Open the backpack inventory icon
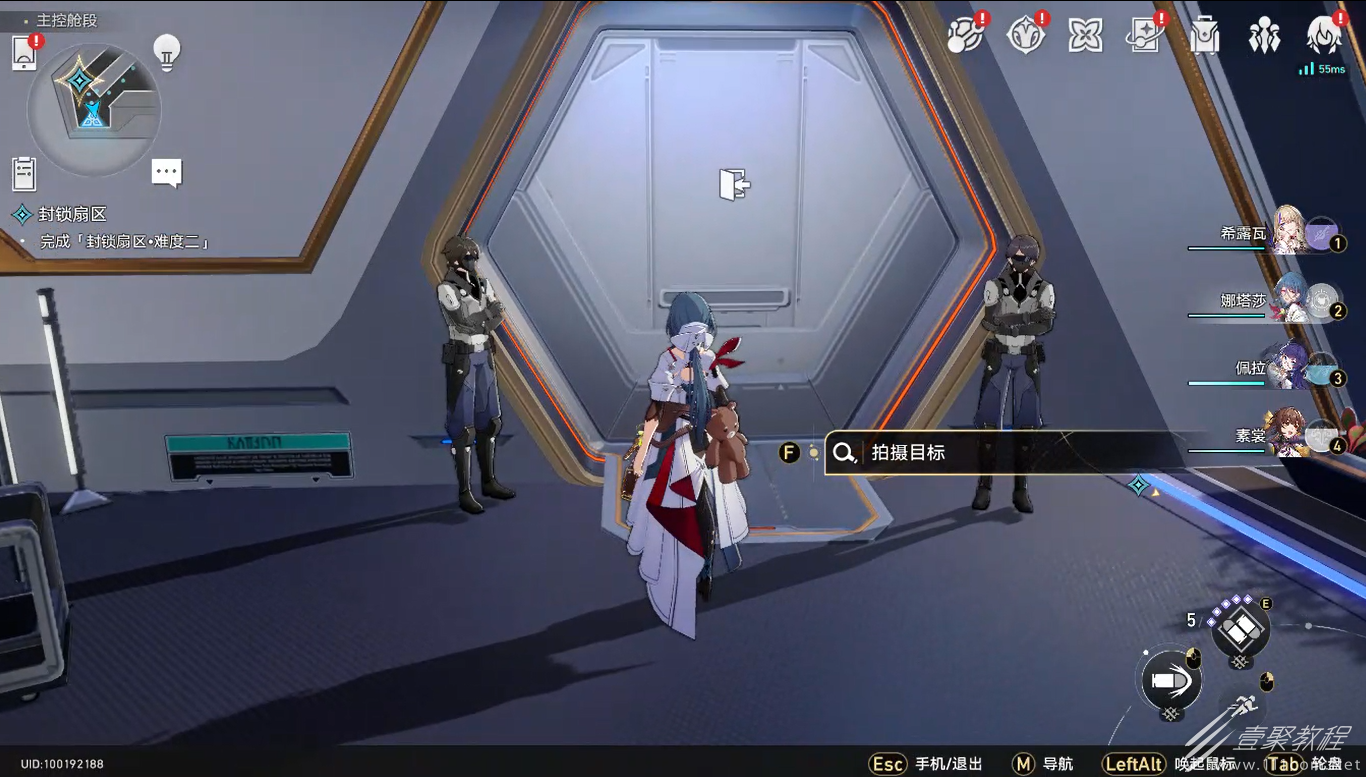The image size is (1366, 777). click(x=1205, y=36)
